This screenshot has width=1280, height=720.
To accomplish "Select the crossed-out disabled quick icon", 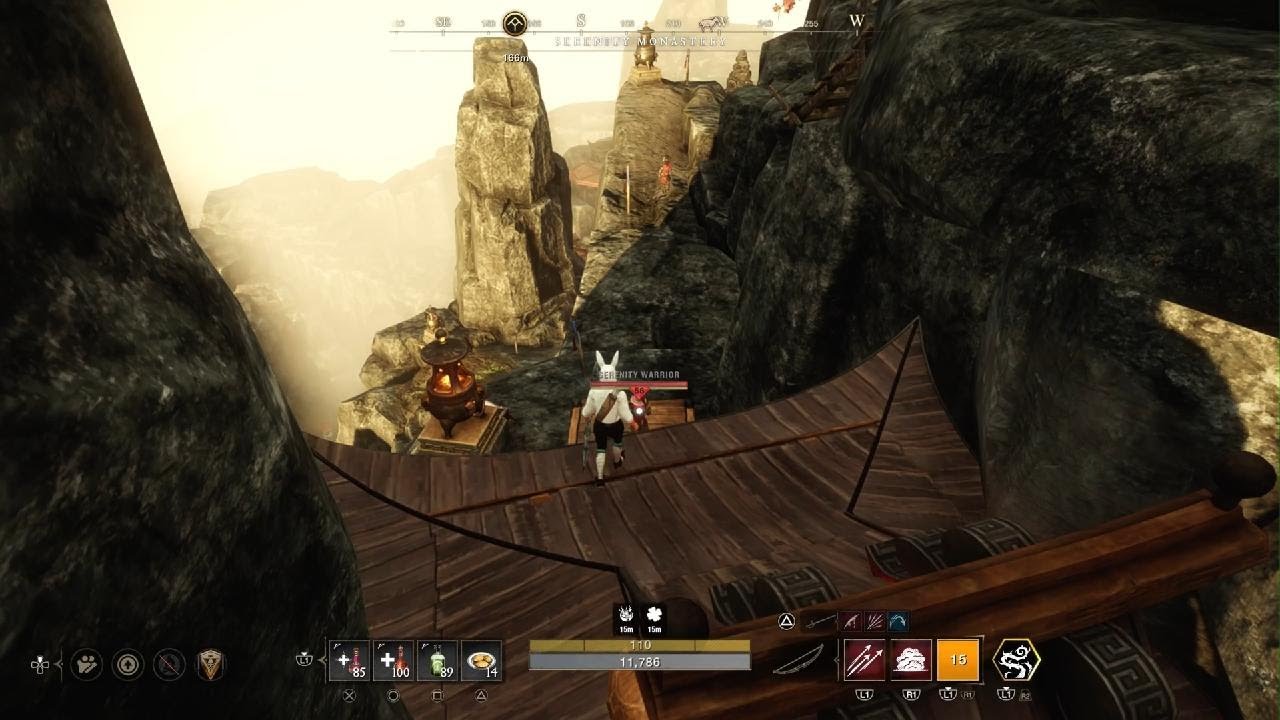I will tap(169, 664).
